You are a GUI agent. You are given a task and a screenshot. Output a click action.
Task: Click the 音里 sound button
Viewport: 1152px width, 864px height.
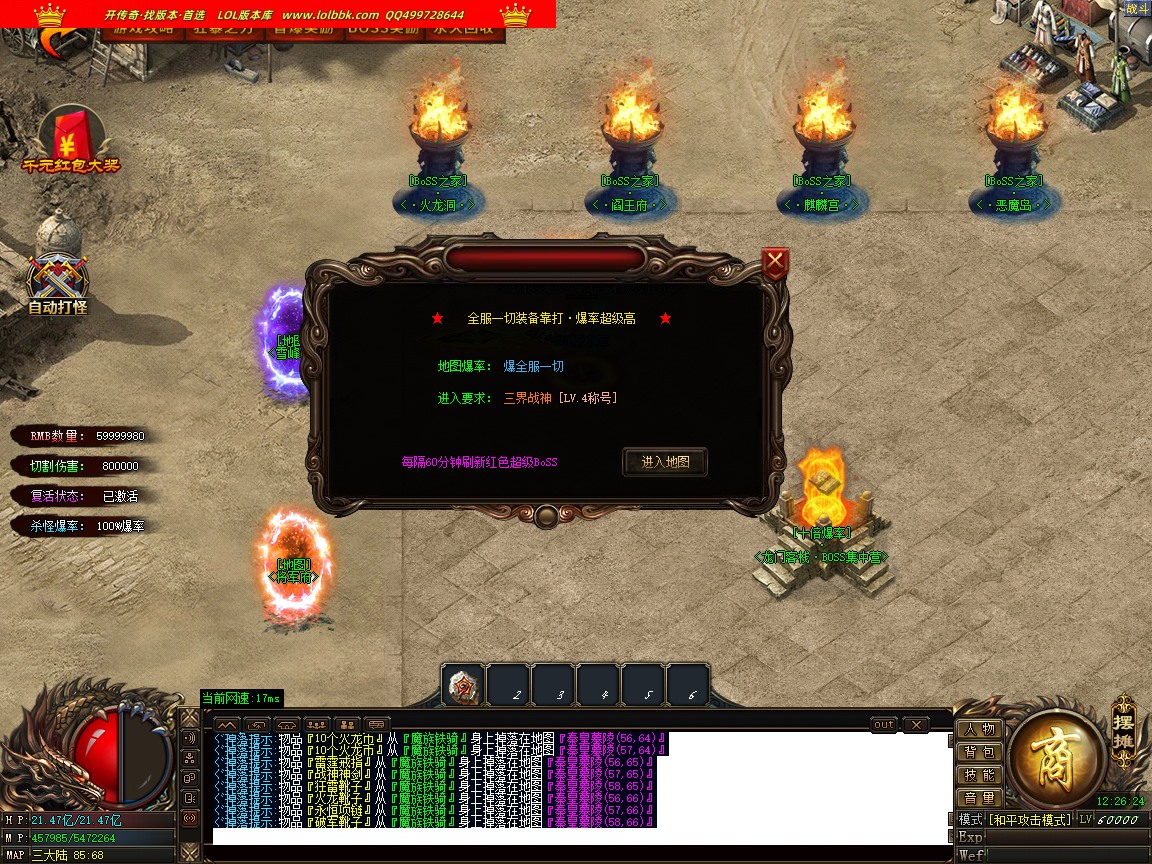pyautogui.click(x=980, y=798)
